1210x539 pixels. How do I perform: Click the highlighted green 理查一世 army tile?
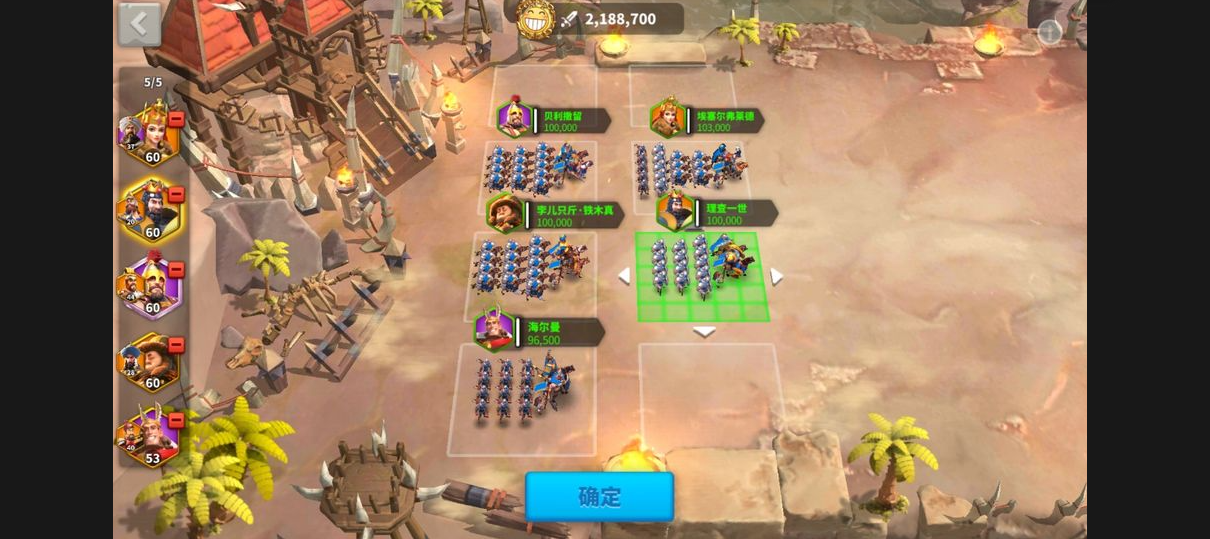(702, 270)
